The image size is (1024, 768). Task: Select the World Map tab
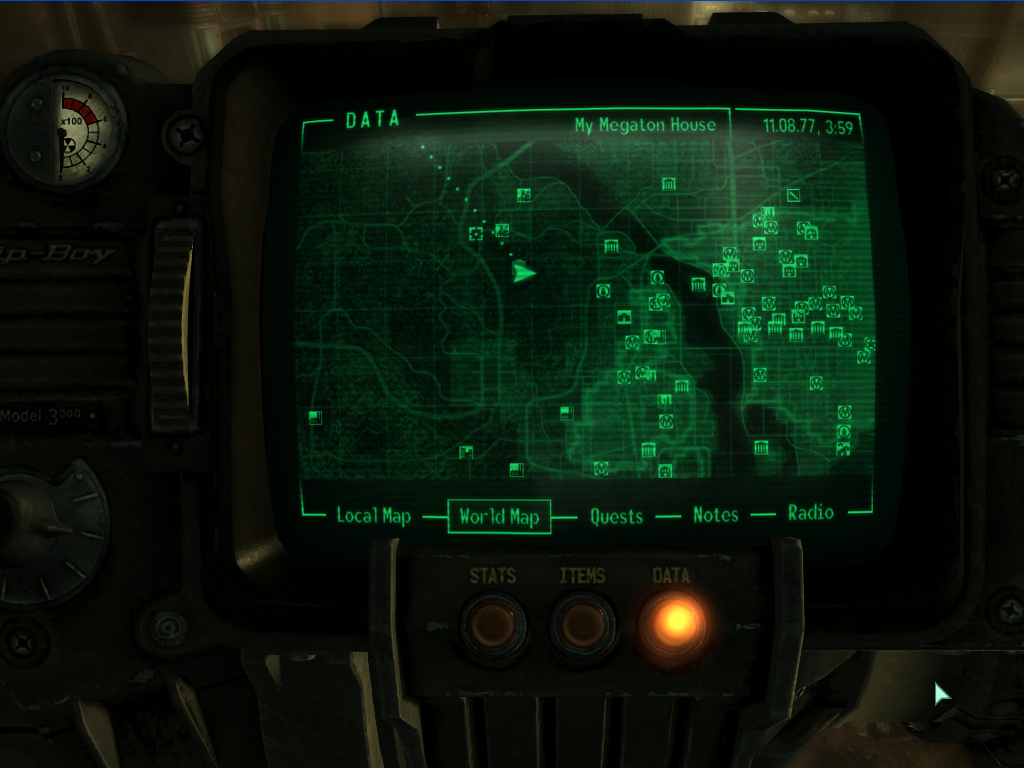(499, 516)
